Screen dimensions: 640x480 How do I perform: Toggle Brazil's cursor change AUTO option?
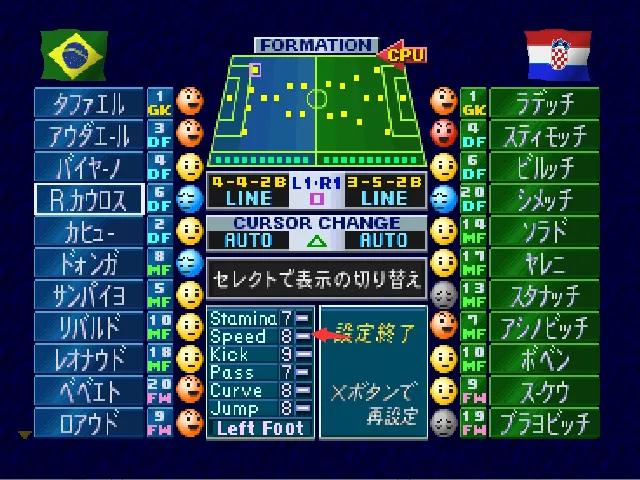248,240
